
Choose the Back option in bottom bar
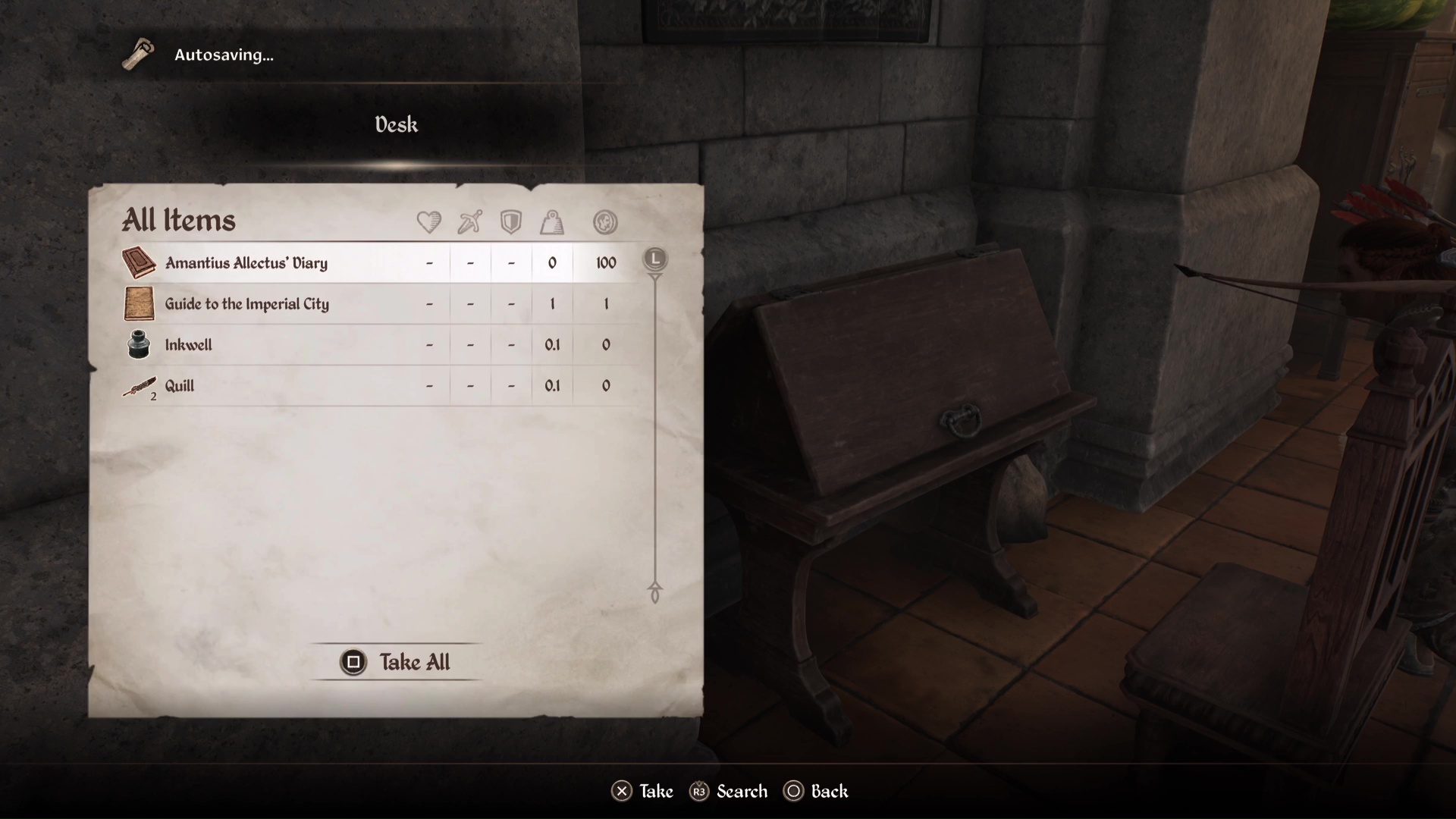817,792
